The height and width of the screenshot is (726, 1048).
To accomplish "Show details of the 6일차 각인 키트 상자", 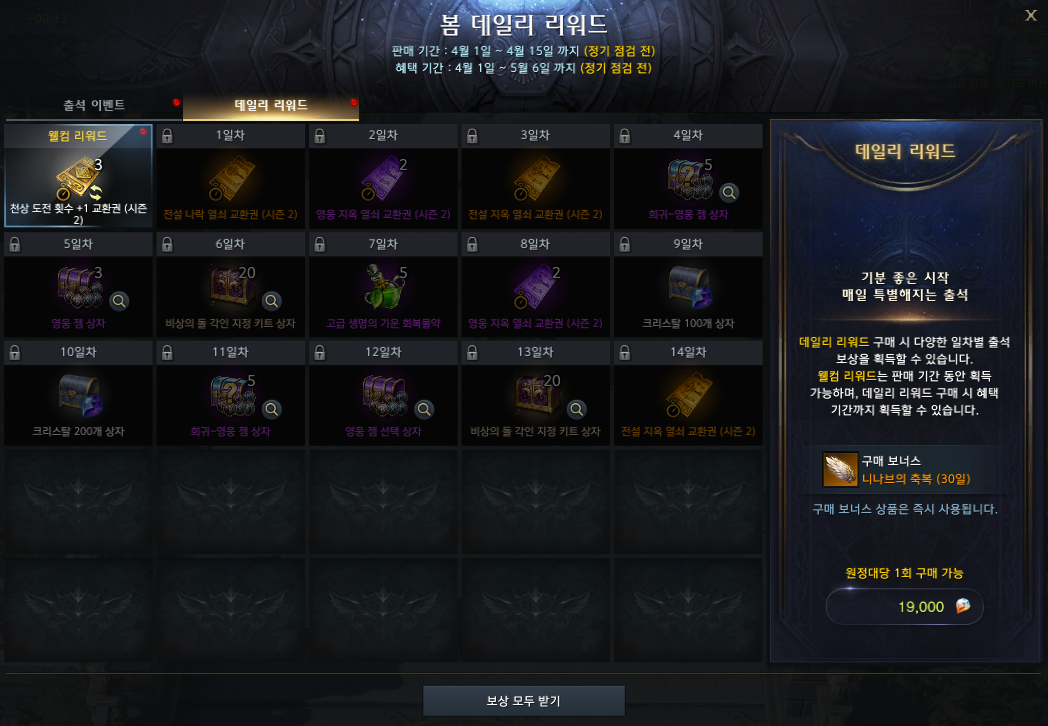I will (271, 300).
